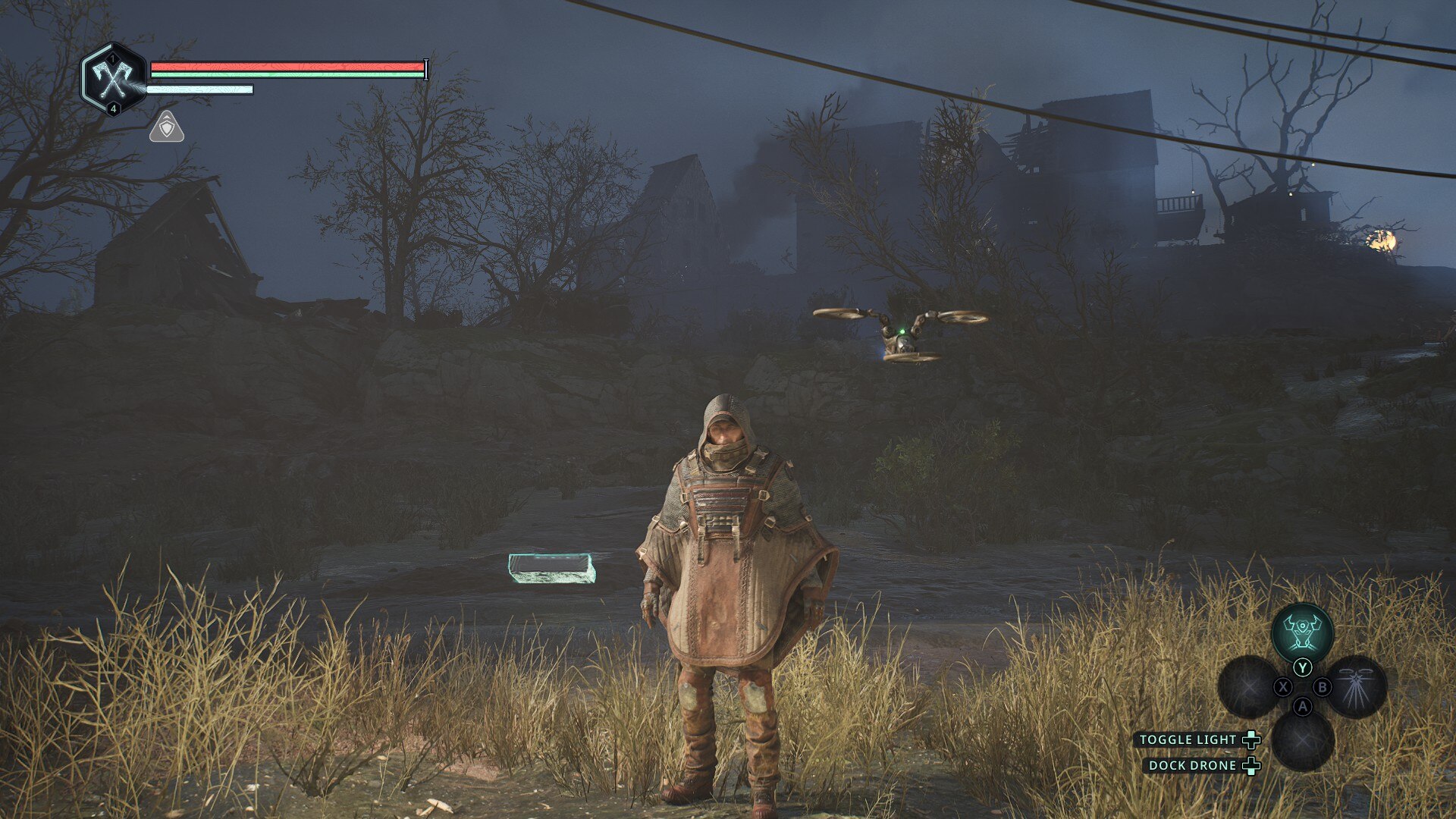The image size is (1456, 819).
Task: Activate the glowing teal drone ability slot
Action: [x=1302, y=632]
